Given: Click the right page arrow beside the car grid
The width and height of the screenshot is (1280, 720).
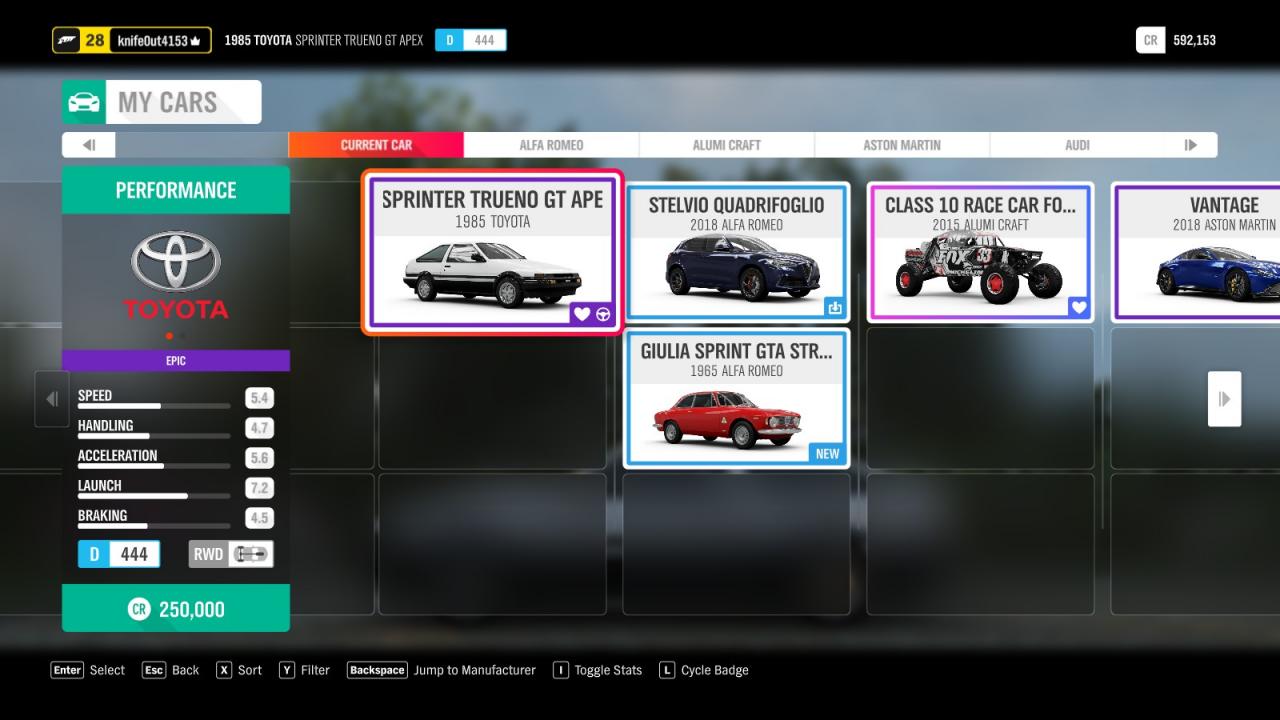Looking at the screenshot, I should coord(1224,399).
